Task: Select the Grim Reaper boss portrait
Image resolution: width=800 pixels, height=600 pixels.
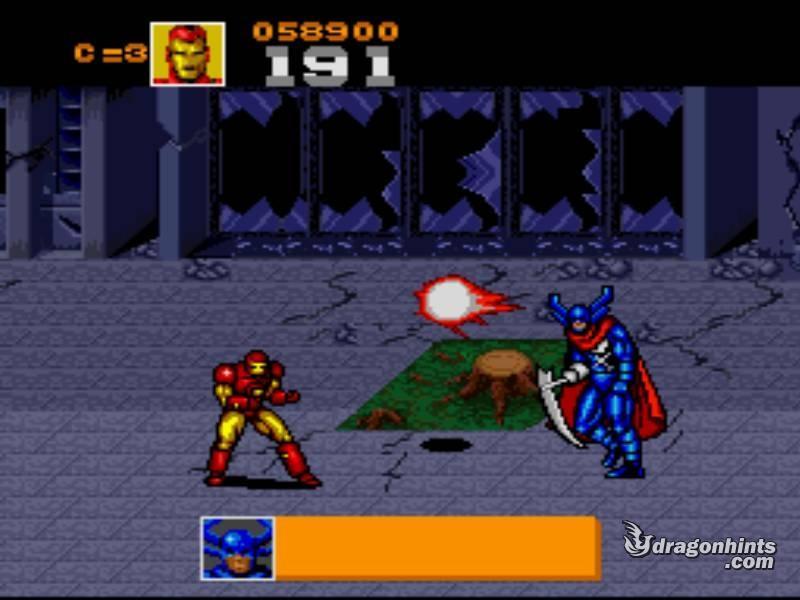Action: [x=237, y=548]
